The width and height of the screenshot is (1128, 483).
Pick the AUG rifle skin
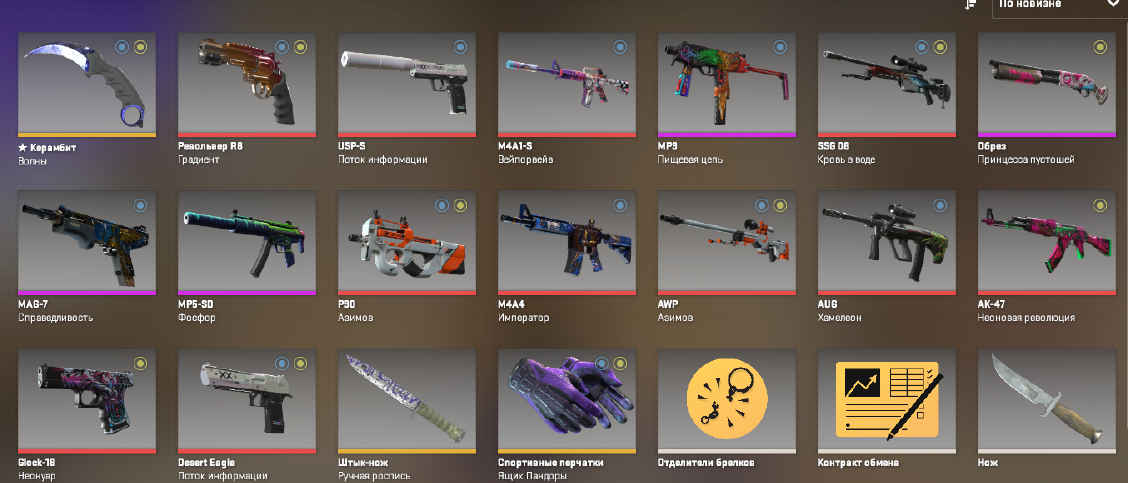tap(887, 242)
